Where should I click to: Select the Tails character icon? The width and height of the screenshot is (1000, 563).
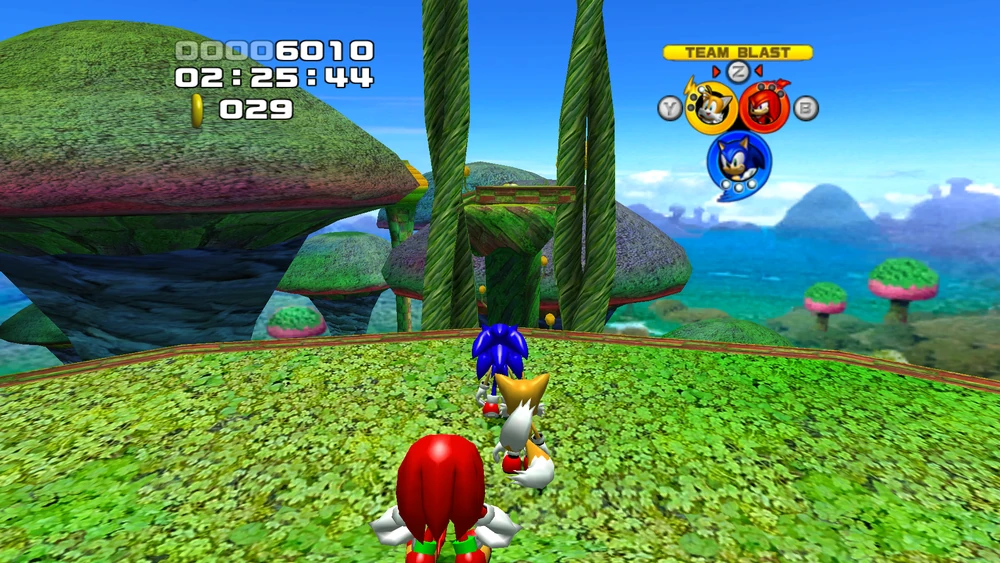point(711,107)
